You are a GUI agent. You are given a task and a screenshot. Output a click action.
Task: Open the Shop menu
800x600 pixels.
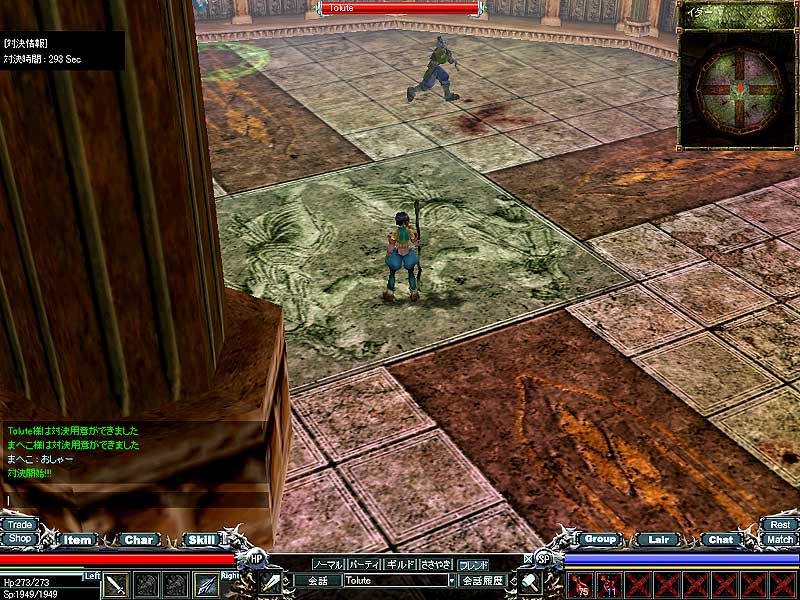coord(19,539)
